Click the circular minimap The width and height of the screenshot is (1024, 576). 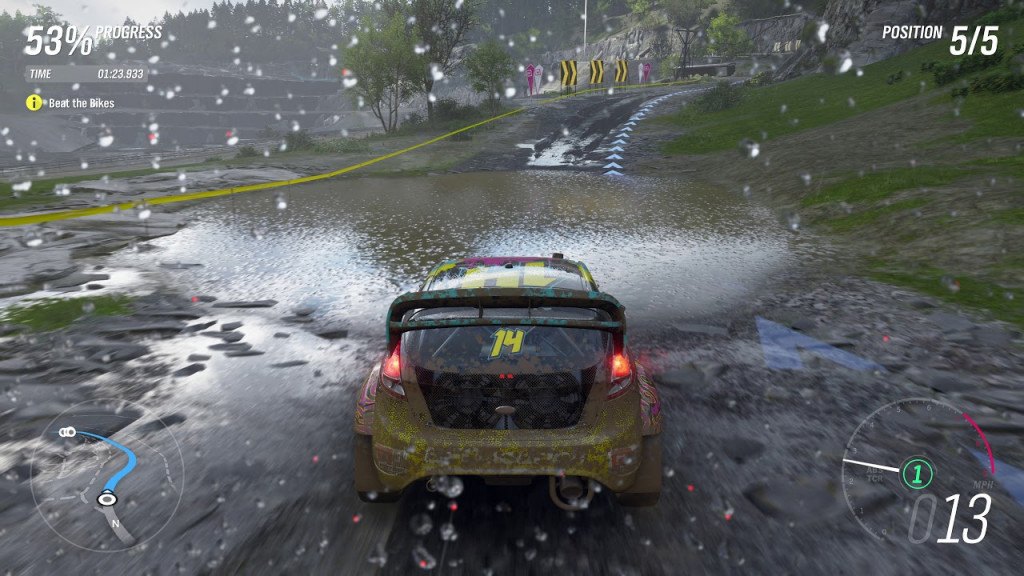tap(105, 477)
